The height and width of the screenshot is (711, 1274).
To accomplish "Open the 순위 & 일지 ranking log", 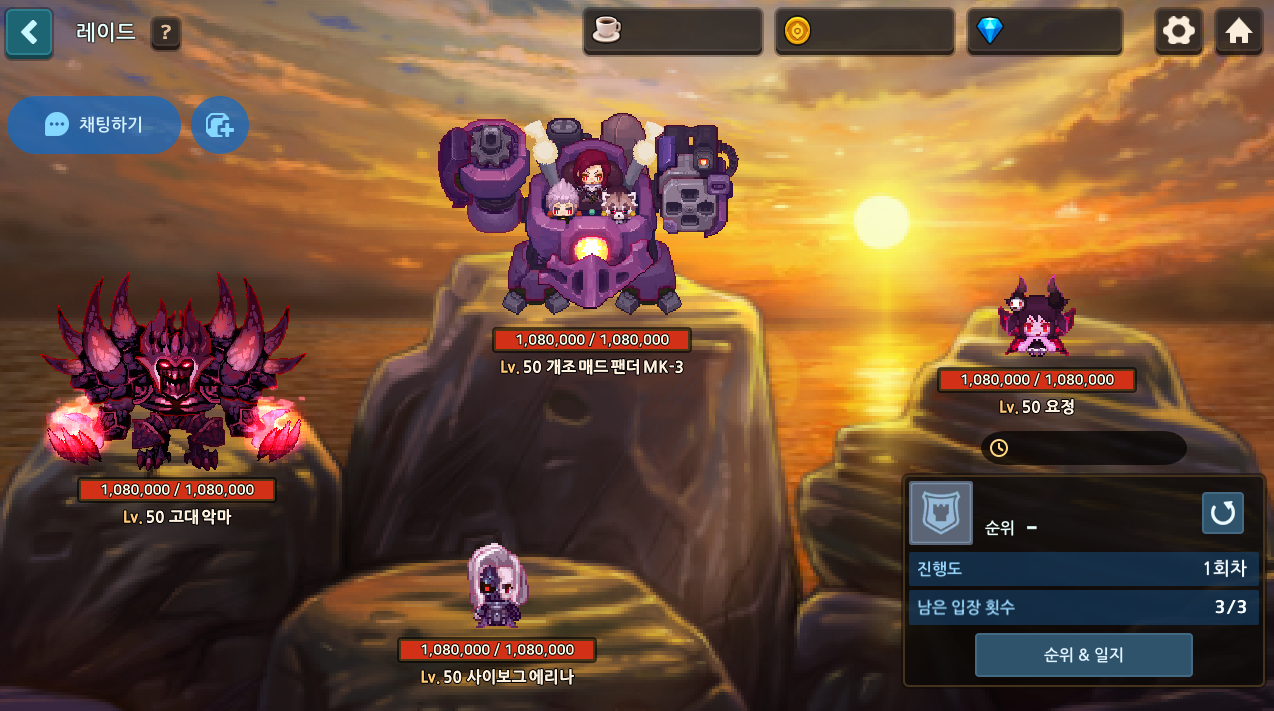I will pyautogui.click(x=1083, y=655).
